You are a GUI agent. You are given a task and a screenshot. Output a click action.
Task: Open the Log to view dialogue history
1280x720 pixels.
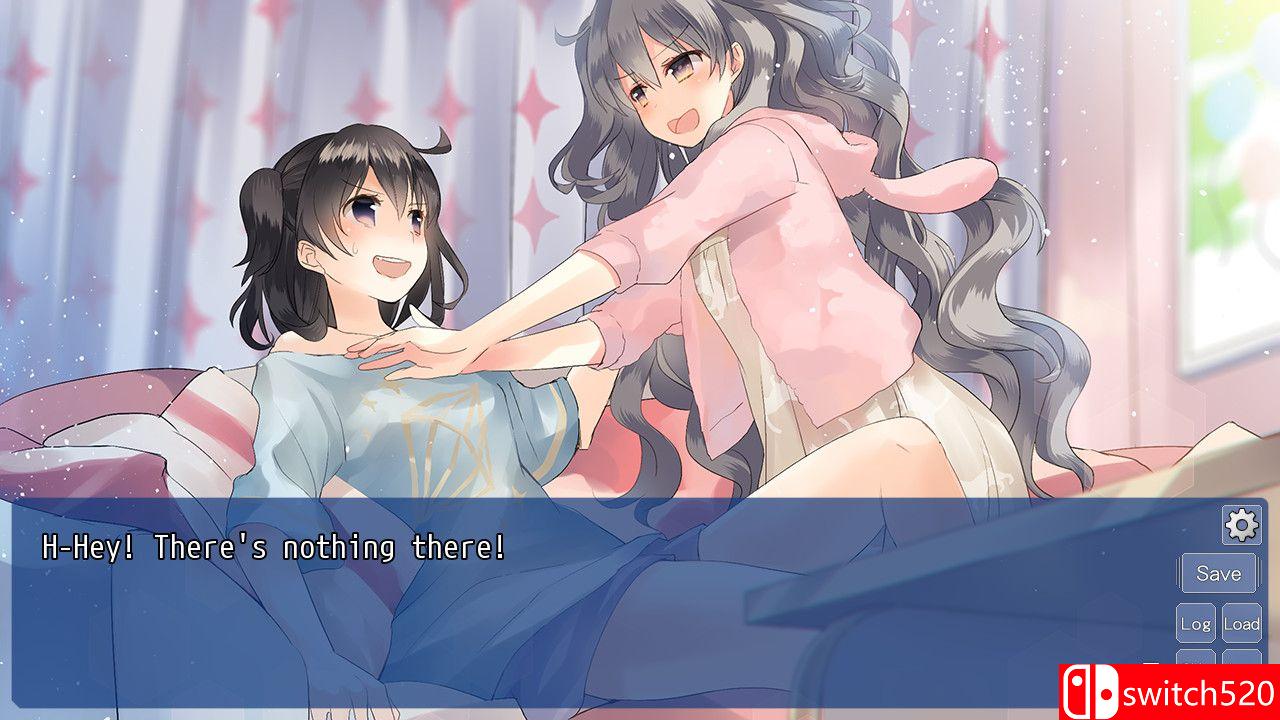click(1196, 622)
